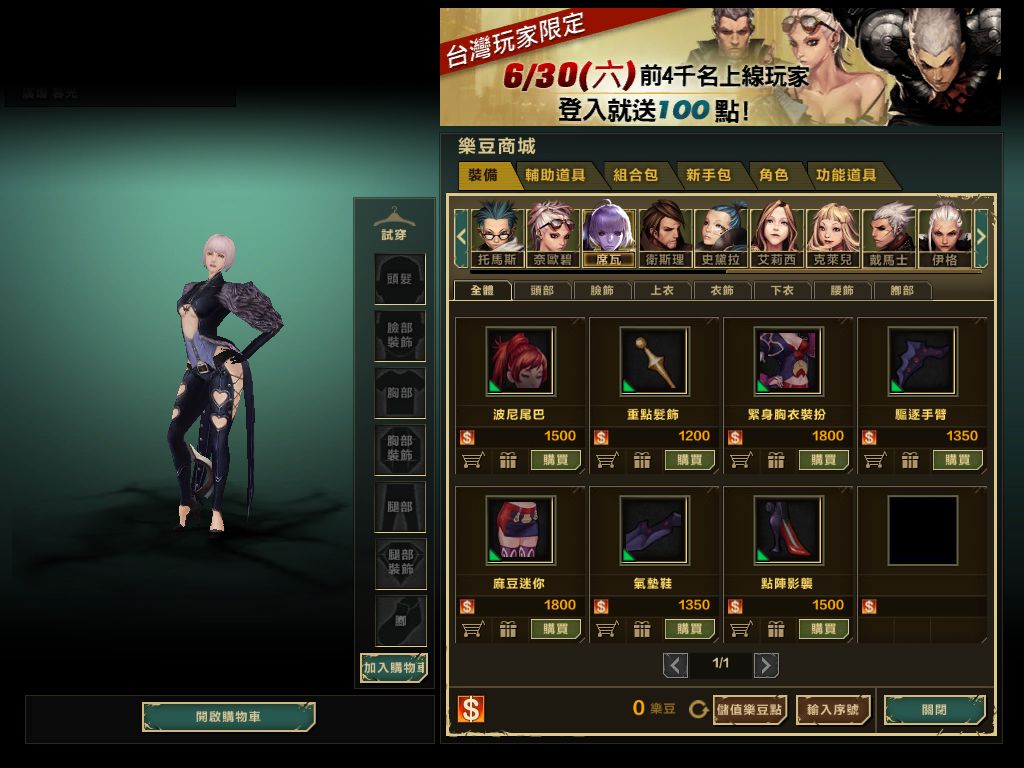
Task: Show the 功能道具 category
Action: click(x=846, y=175)
